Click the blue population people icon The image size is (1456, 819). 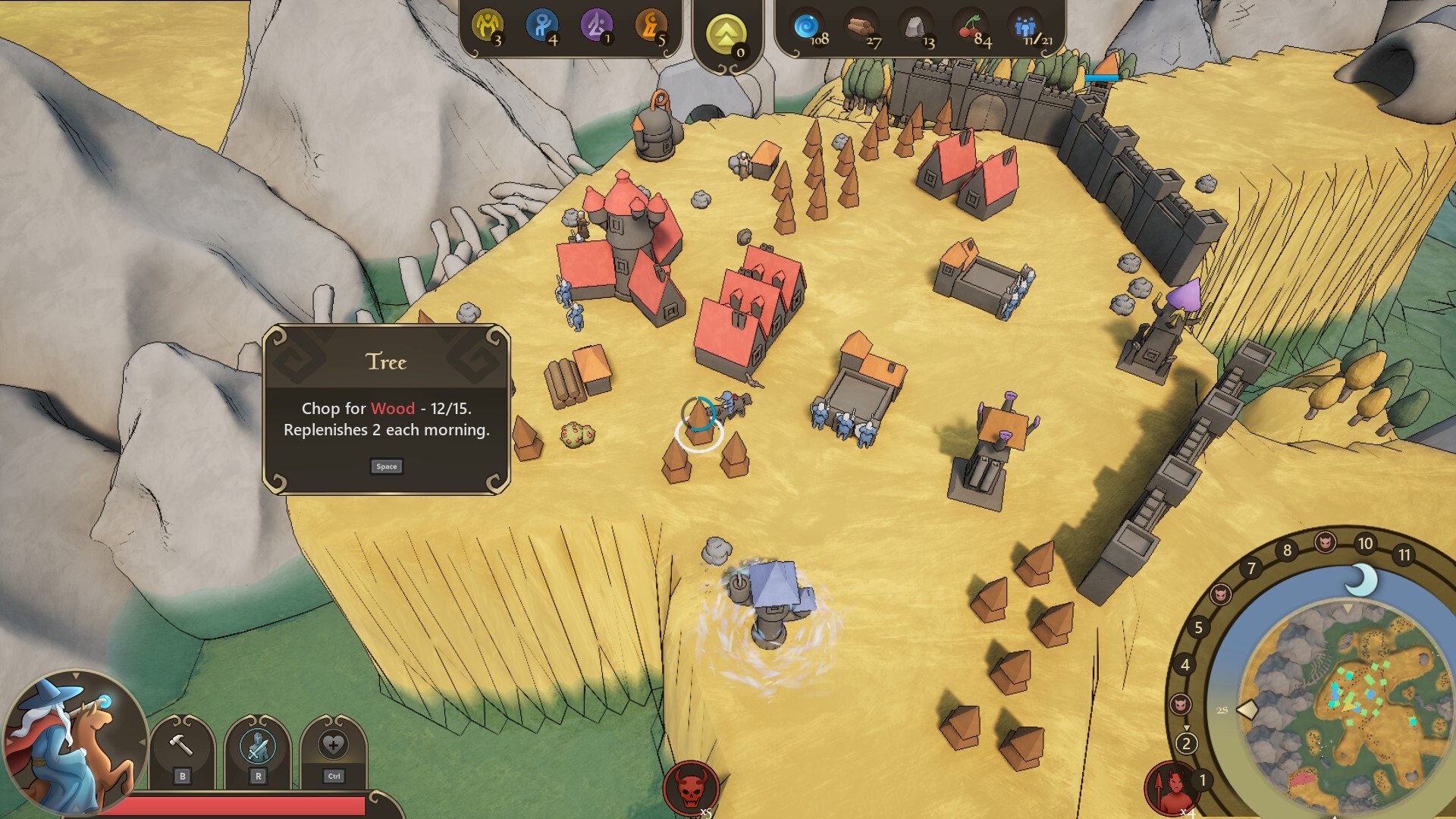1025,27
